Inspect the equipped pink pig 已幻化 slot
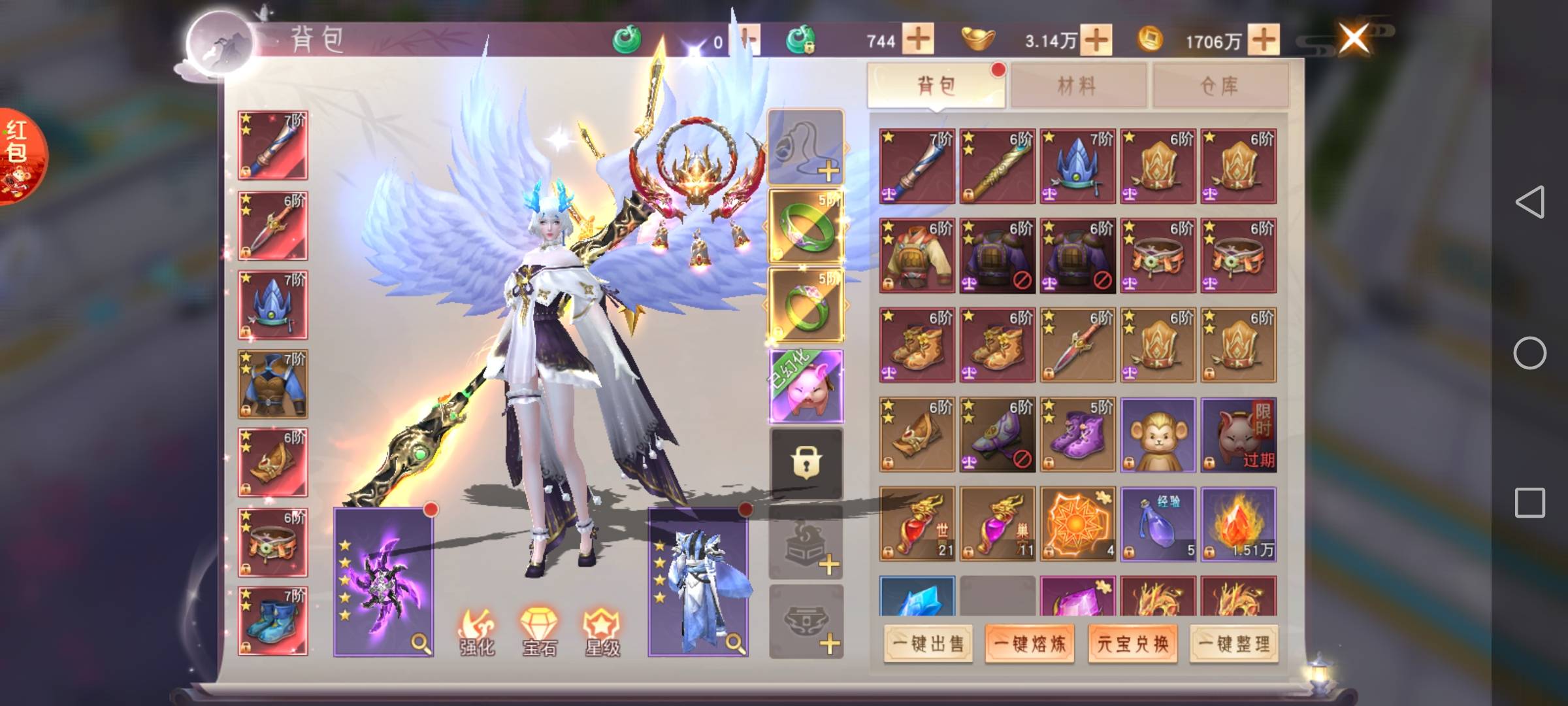Screen dimensions: 1568x706 (x=806, y=386)
